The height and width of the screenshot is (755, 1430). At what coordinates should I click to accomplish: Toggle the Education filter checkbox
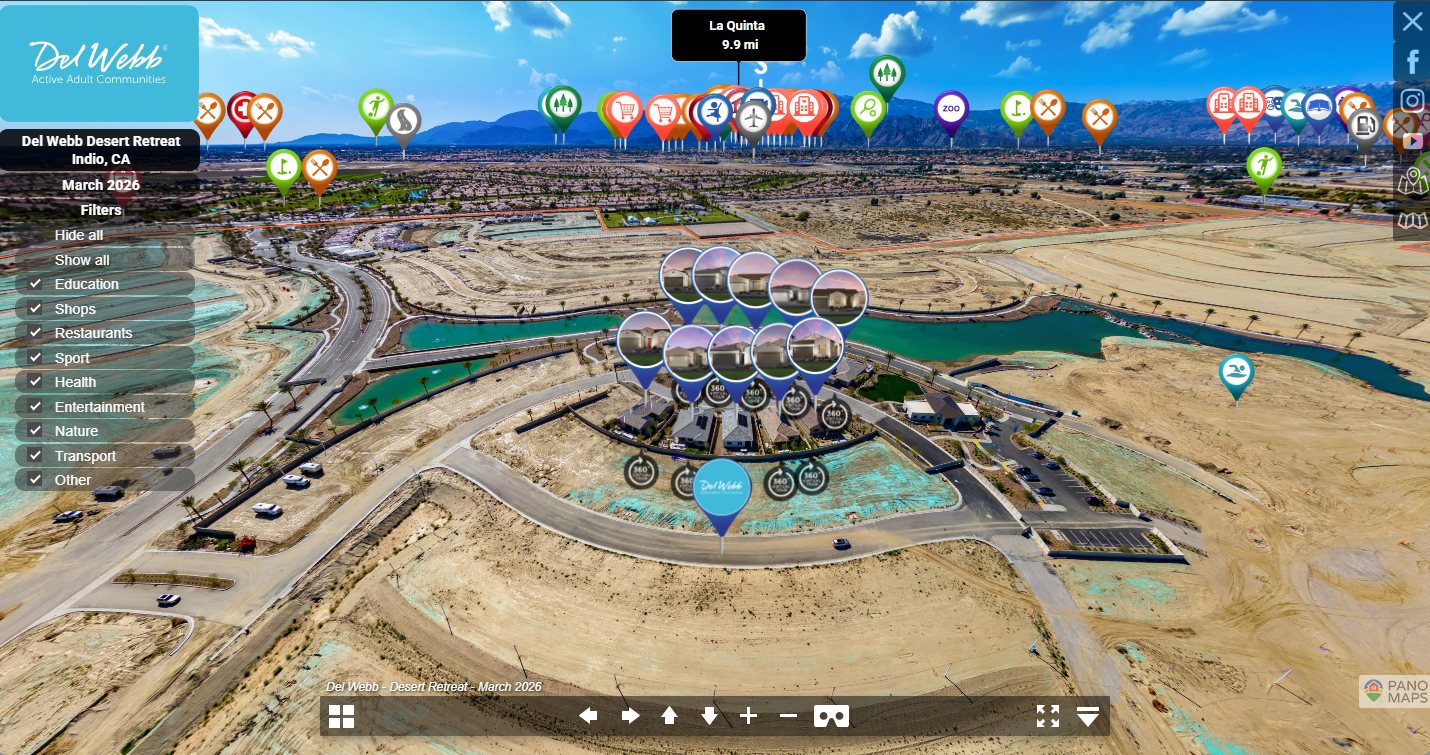coord(36,284)
